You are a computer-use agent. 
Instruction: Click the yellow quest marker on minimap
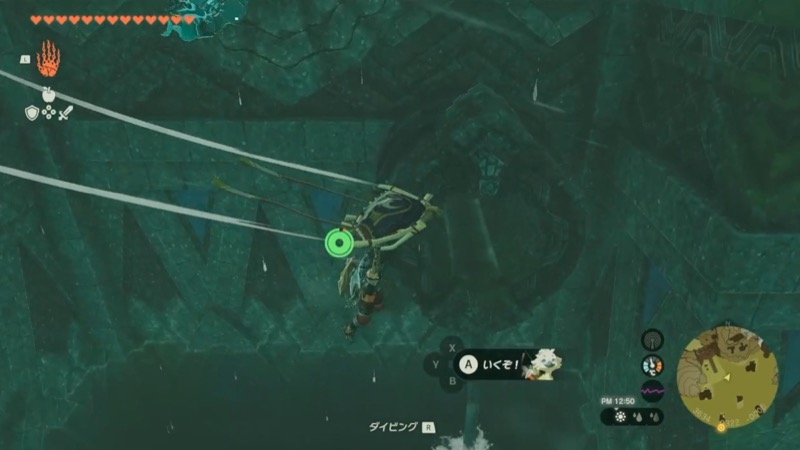[x=722, y=426]
